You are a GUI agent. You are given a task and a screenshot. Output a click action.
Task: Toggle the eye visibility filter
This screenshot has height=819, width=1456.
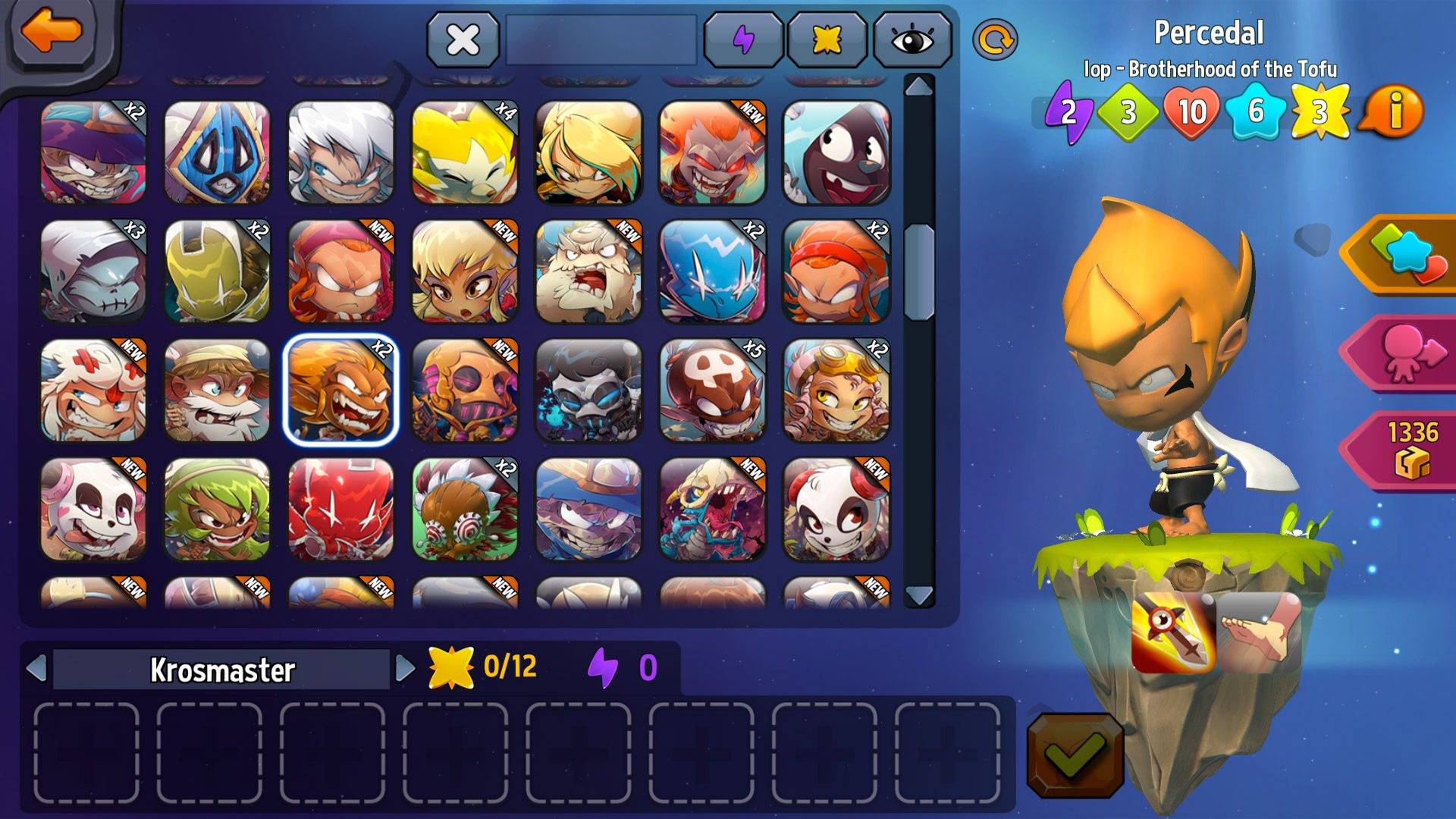912,39
